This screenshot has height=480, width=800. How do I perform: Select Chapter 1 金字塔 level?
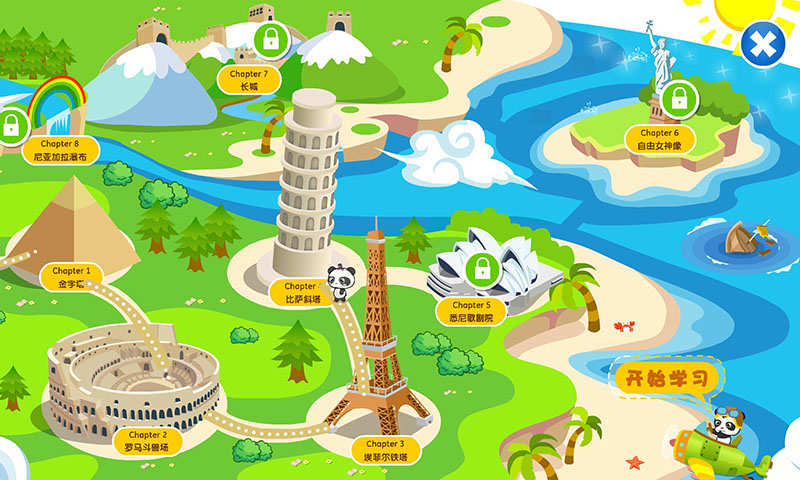72,277
